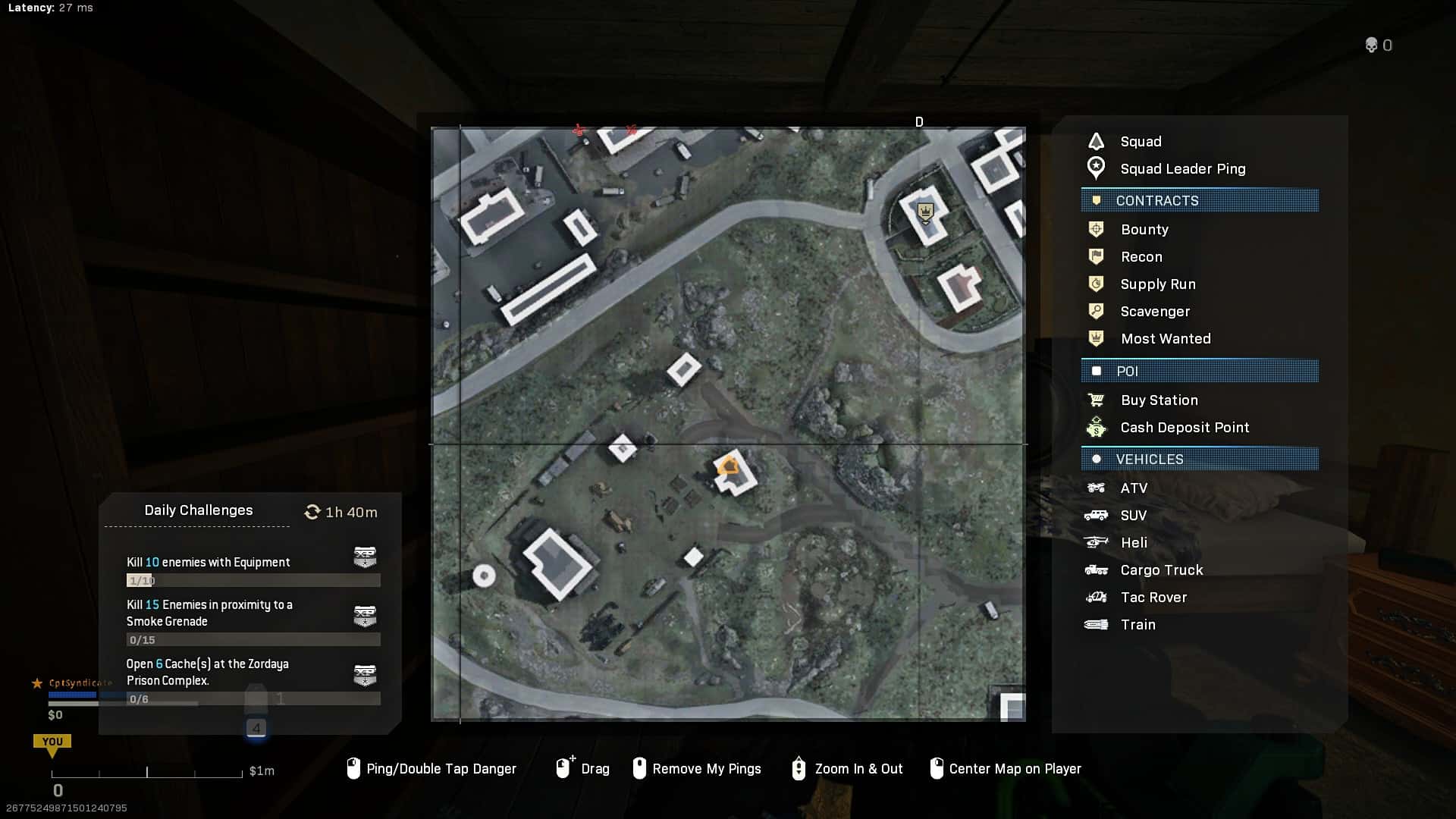Choose the Bounty contract filter
This screenshot has height=819, width=1456.
click(1144, 230)
